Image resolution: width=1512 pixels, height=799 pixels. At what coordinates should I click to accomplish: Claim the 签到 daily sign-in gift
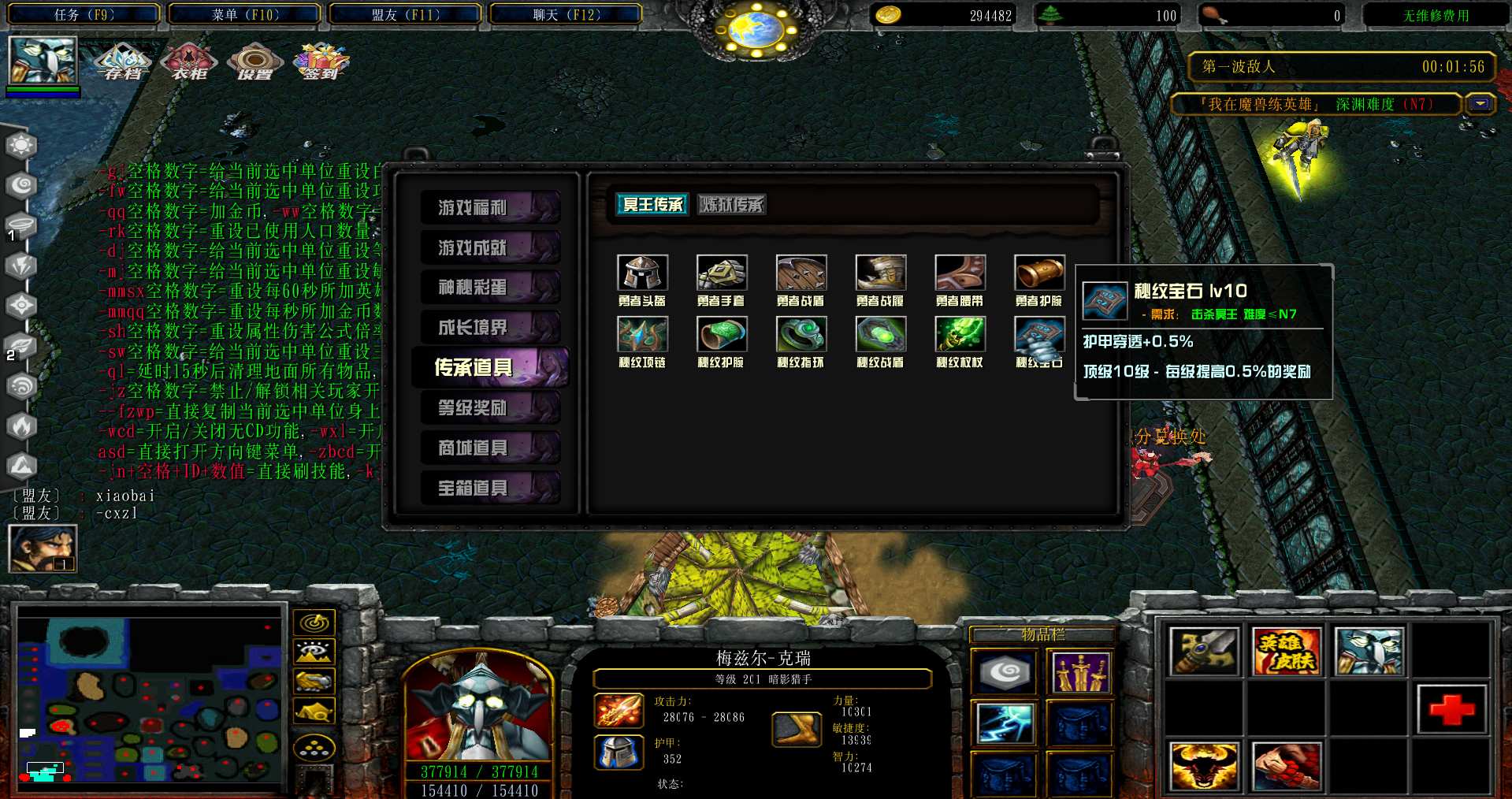[321, 61]
